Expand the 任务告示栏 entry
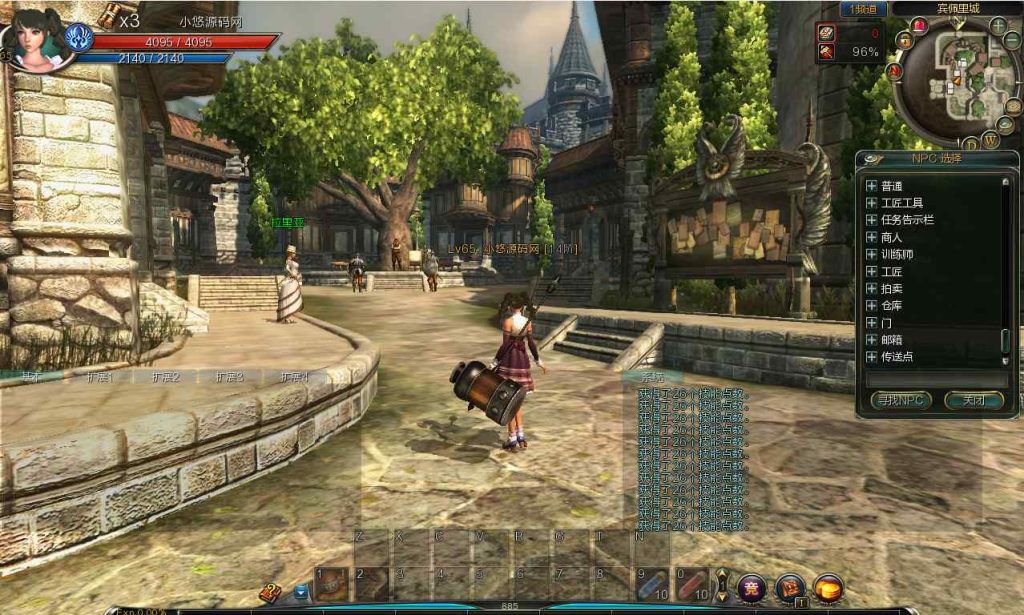Screen dimensions: 1024x615 coord(871,220)
